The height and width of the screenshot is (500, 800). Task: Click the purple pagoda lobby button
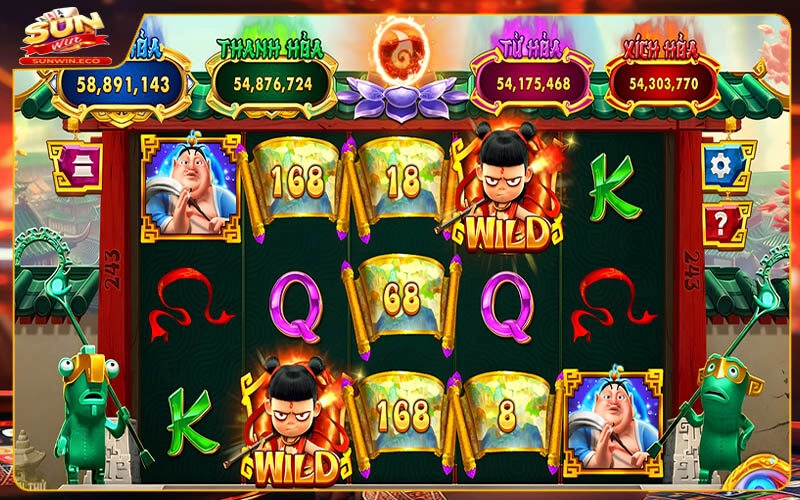(x=76, y=166)
